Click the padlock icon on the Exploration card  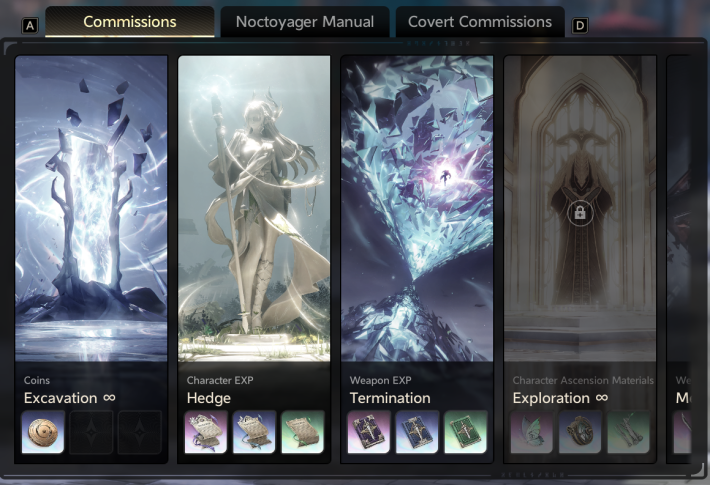(578, 212)
